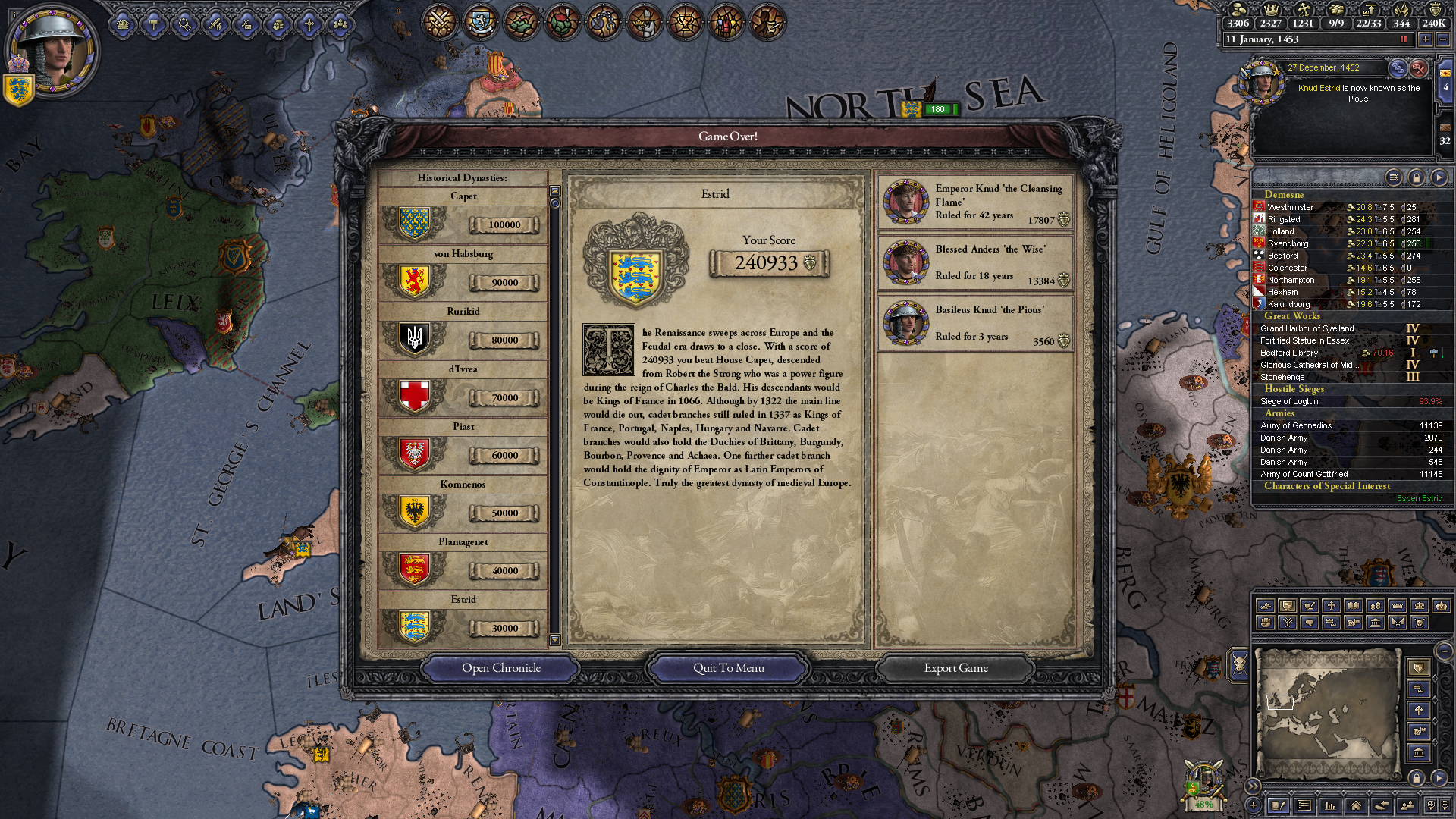Show the Siege of Logtun

[1289, 401]
